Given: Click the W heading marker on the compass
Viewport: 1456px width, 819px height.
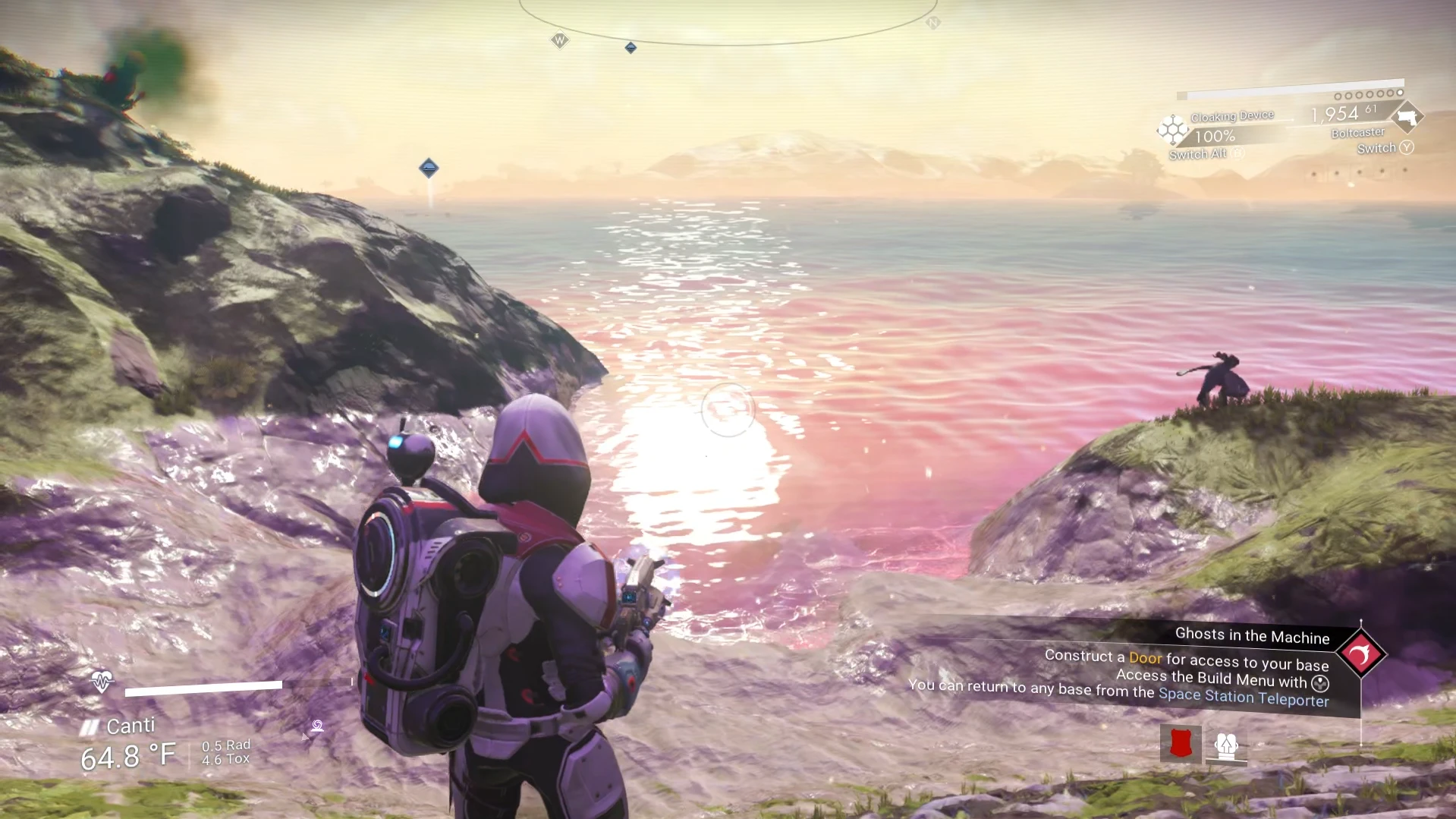Looking at the screenshot, I should coord(559,40).
